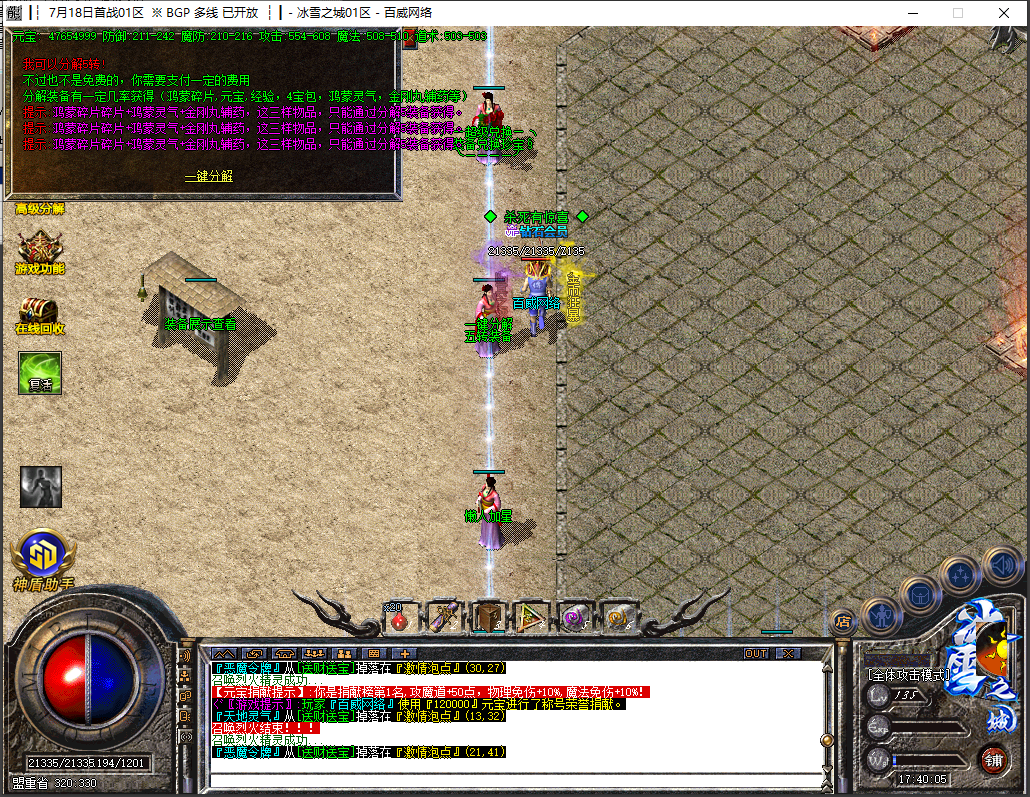
Task: Activate the green 复活 revive skill
Action: tap(40, 372)
